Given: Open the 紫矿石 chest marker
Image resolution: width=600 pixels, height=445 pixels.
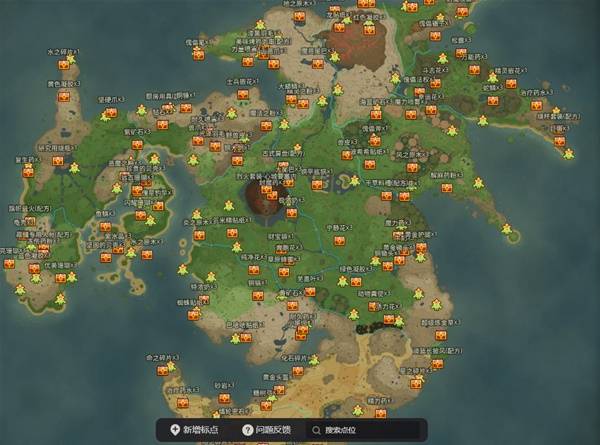Looking at the screenshot, I should click(137, 144).
